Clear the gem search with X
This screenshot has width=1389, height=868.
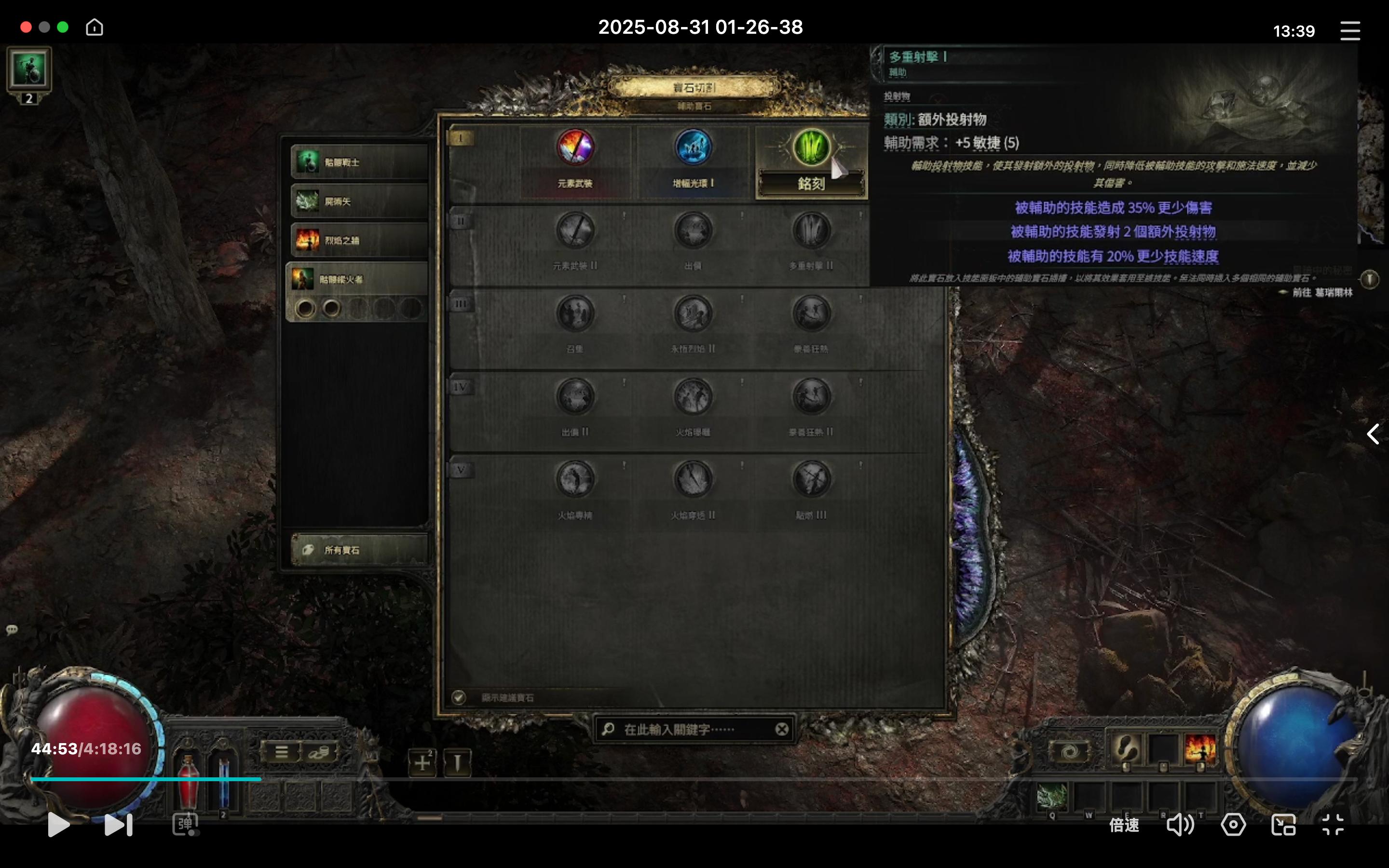click(x=782, y=730)
